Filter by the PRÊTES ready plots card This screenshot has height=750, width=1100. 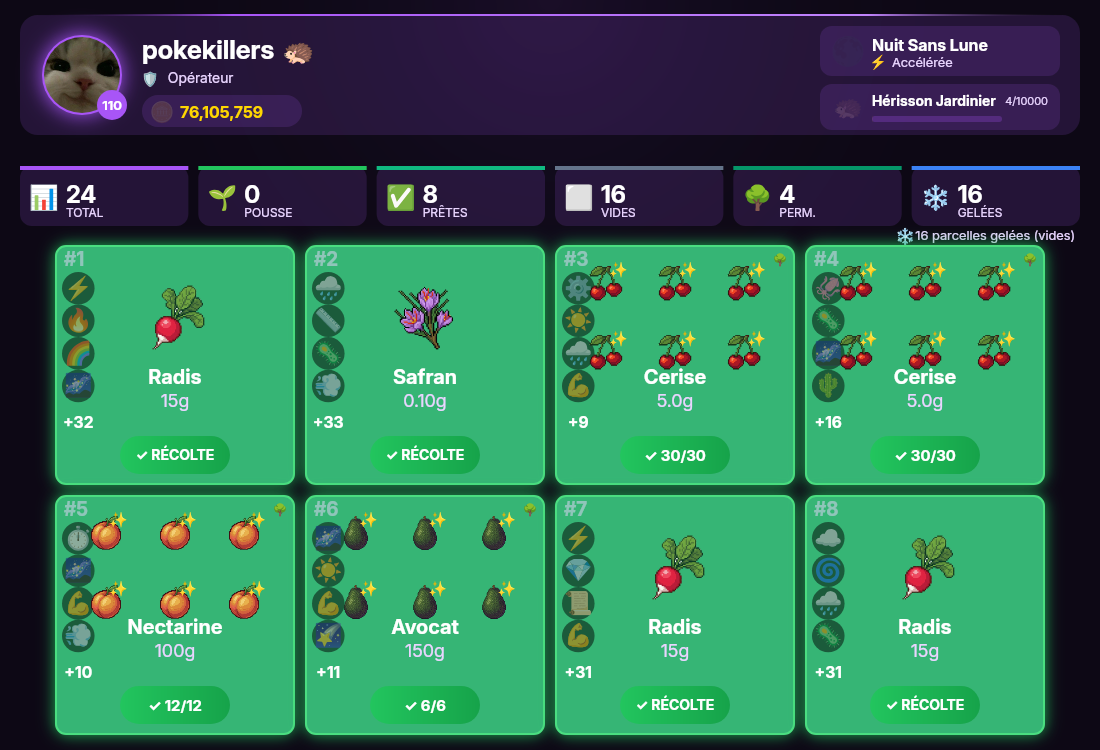tap(461, 197)
